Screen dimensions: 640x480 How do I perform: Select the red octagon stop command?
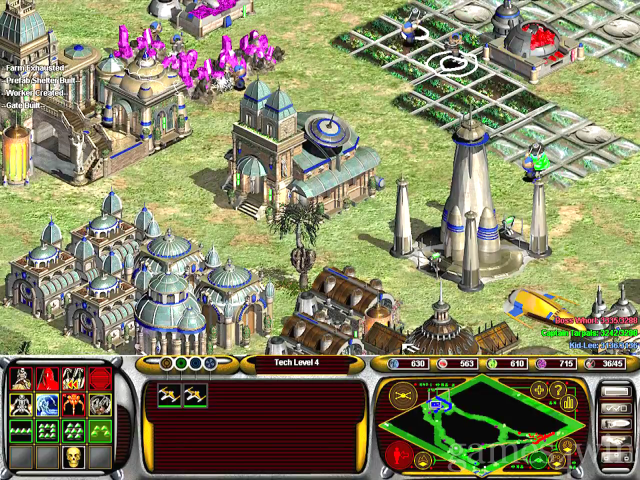click(99, 378)
